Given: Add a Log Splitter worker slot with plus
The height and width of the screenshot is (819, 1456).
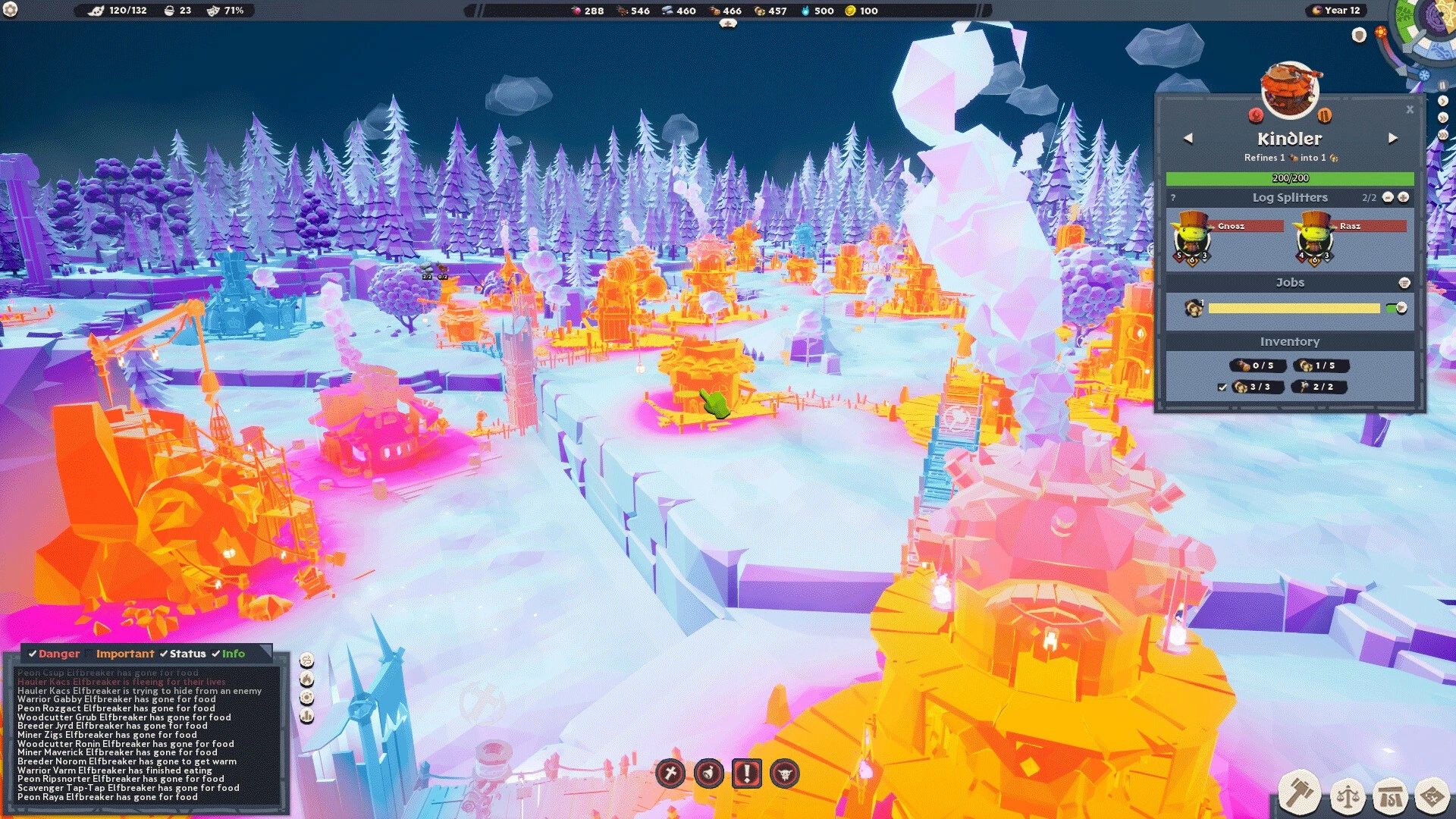Looking at the screenshot, I should coord(1404,197).
